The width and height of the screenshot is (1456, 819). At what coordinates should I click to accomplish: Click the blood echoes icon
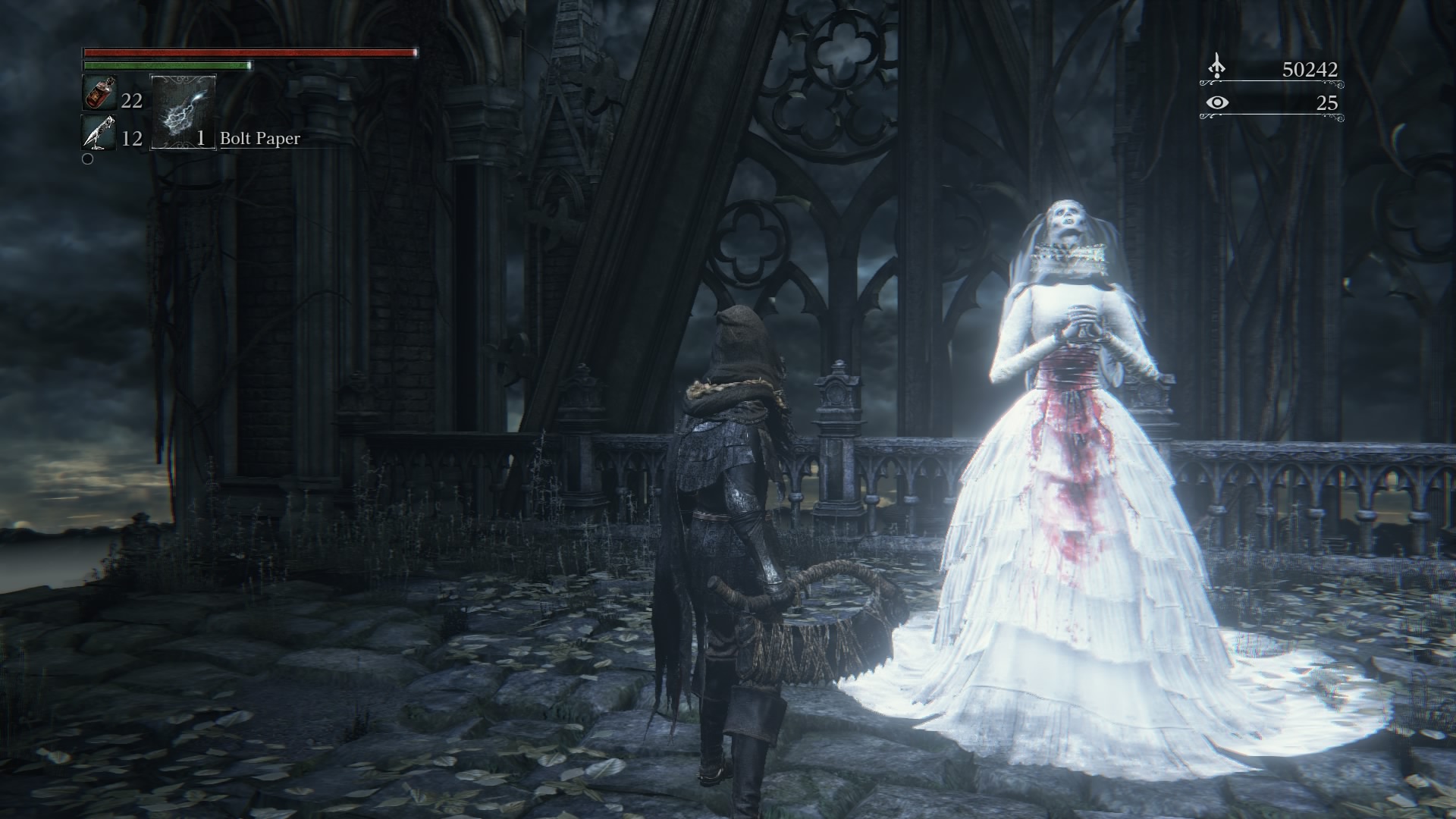(1217, 67)
